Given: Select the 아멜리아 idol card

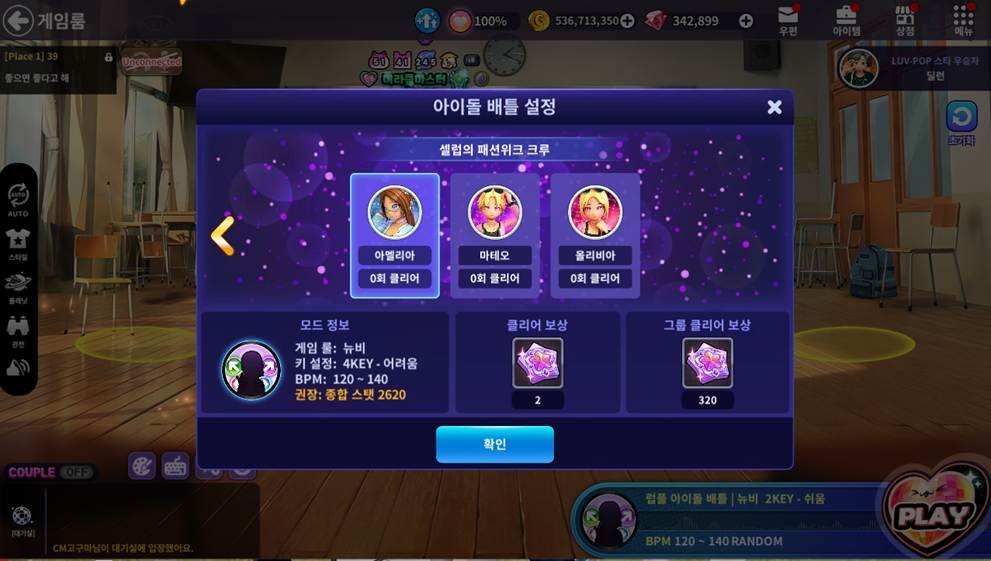Looking at the screenshot, I should 394,236.
